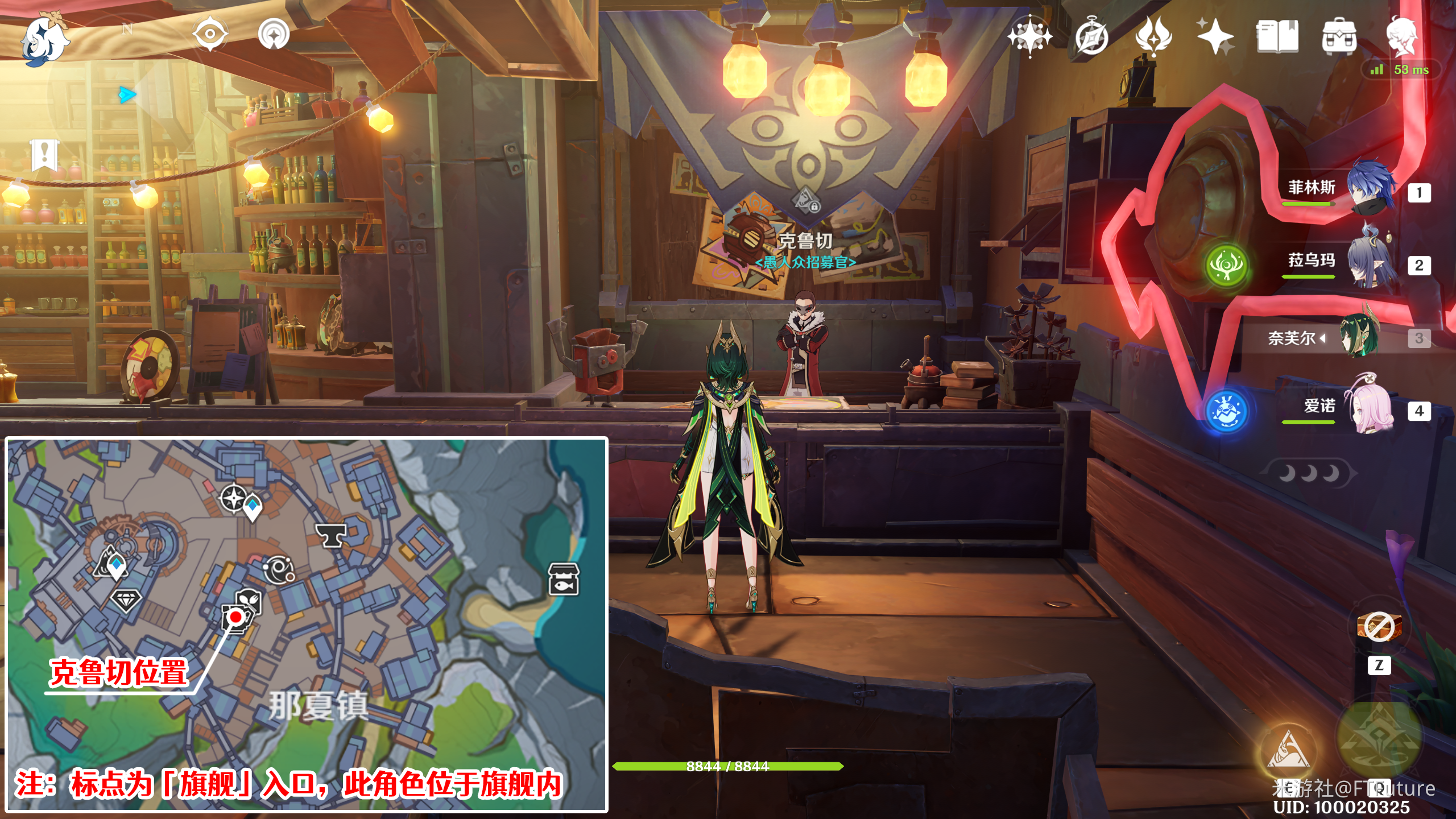1456x819 pixels.
Task: Trigger 爱诺's blue burst icon
Action: (x=1226, y=411)
